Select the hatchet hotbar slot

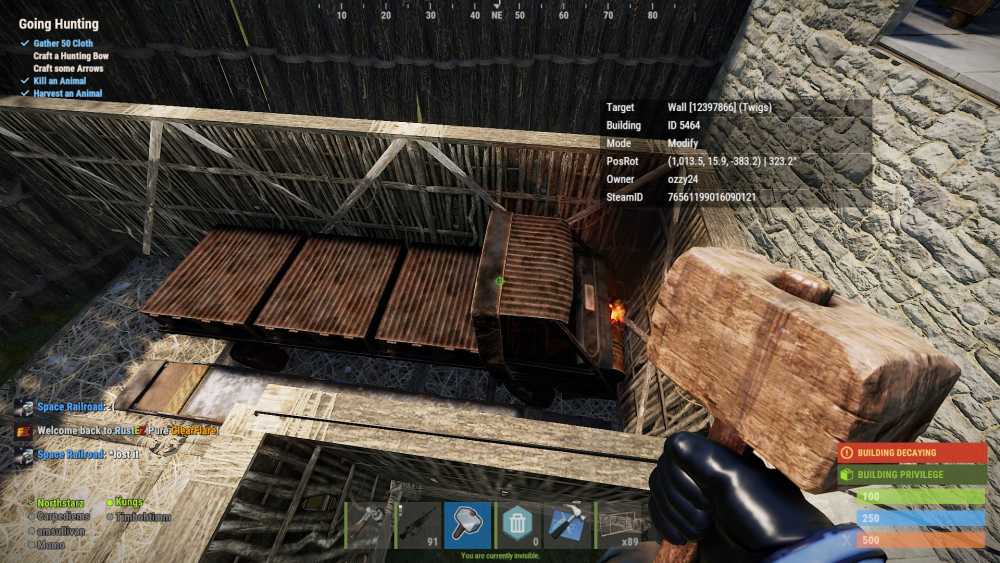coord(368,525)
